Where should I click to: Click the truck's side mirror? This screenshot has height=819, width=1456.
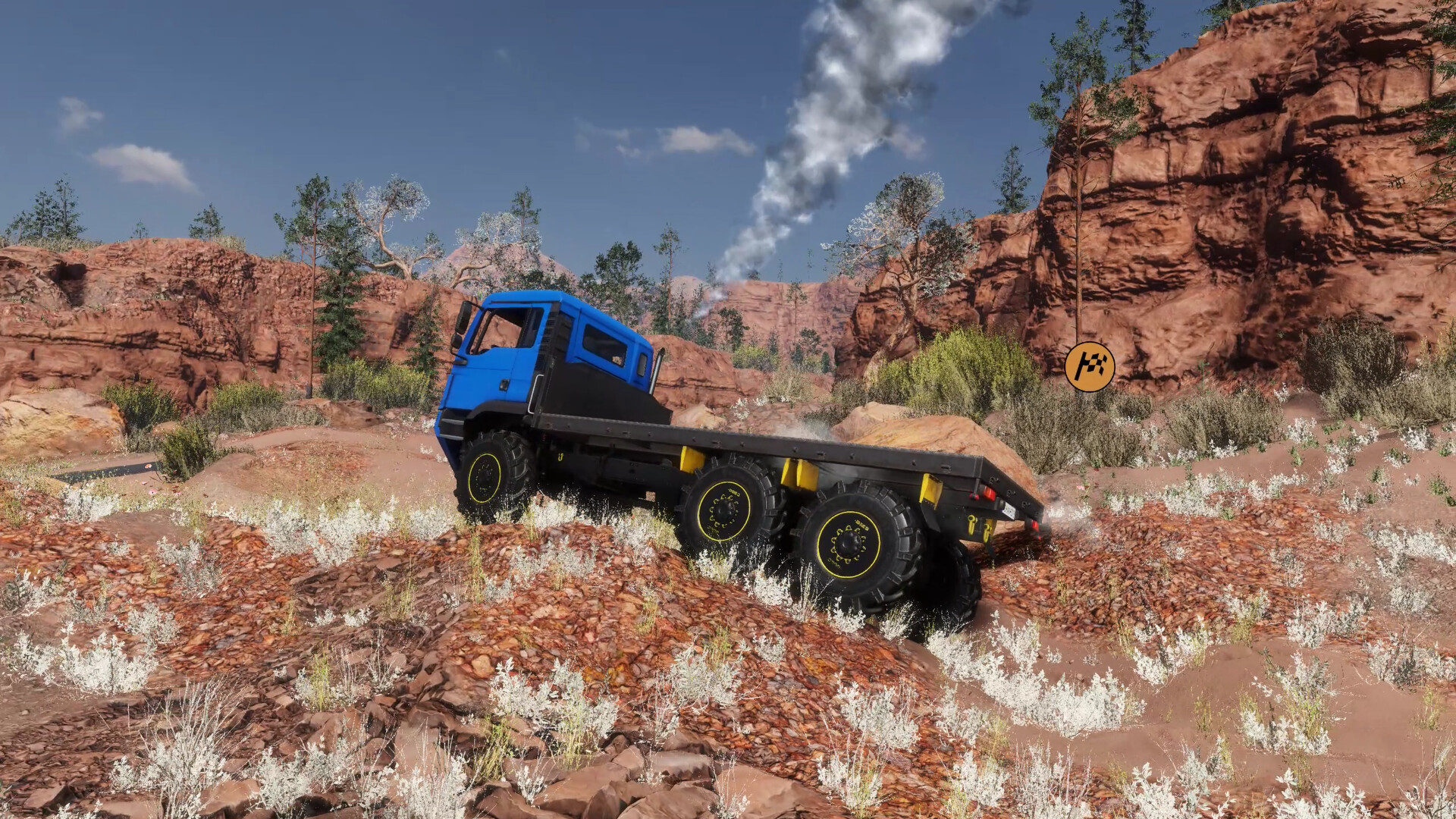464,322
